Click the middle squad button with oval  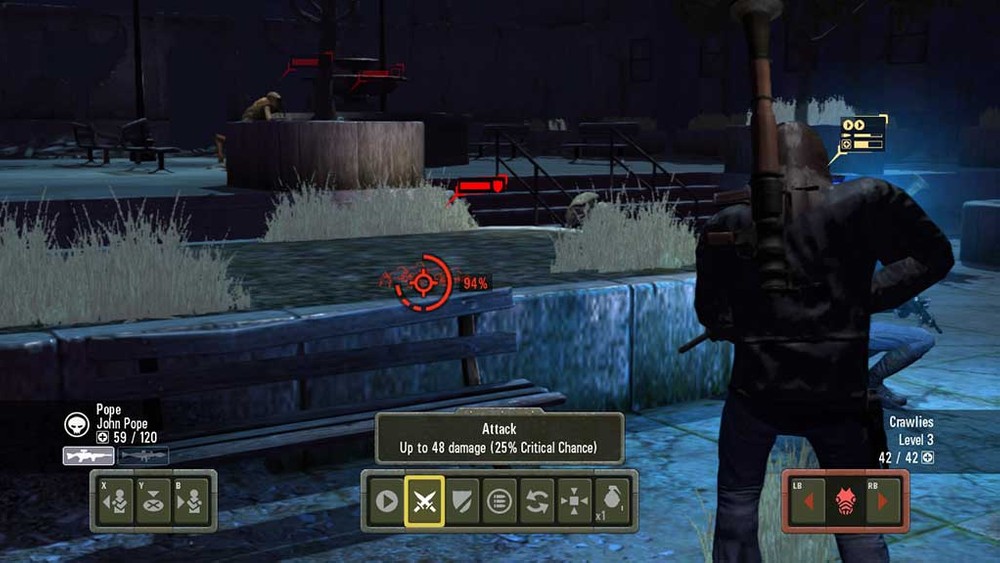[x=153, y=501]
